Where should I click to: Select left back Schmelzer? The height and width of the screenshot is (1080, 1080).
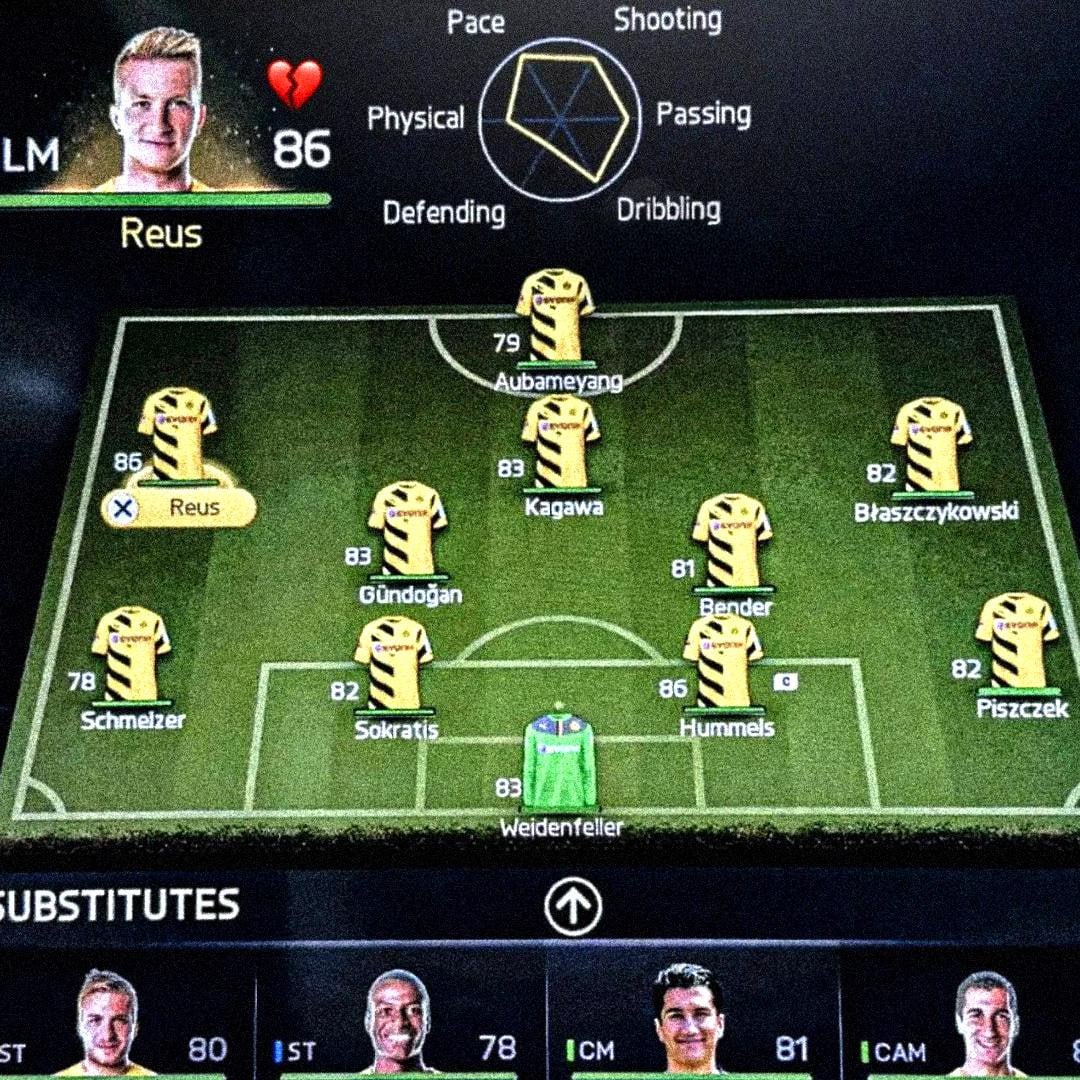coord(131,654)
